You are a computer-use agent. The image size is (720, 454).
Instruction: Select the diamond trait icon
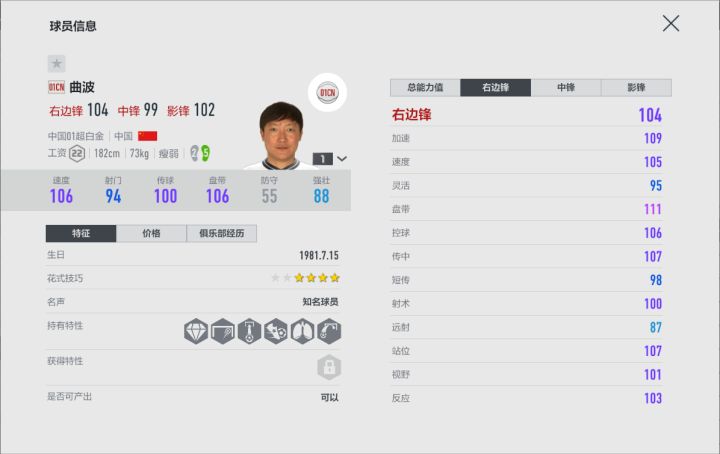tap(195, 331)
